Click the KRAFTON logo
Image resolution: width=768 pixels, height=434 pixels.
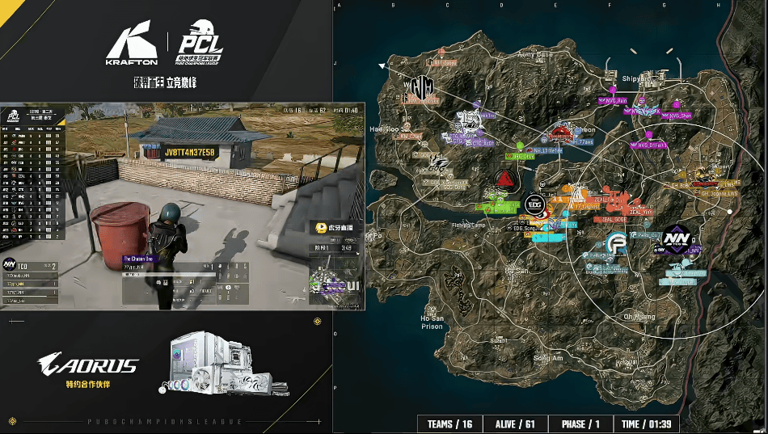coord(132,45)
